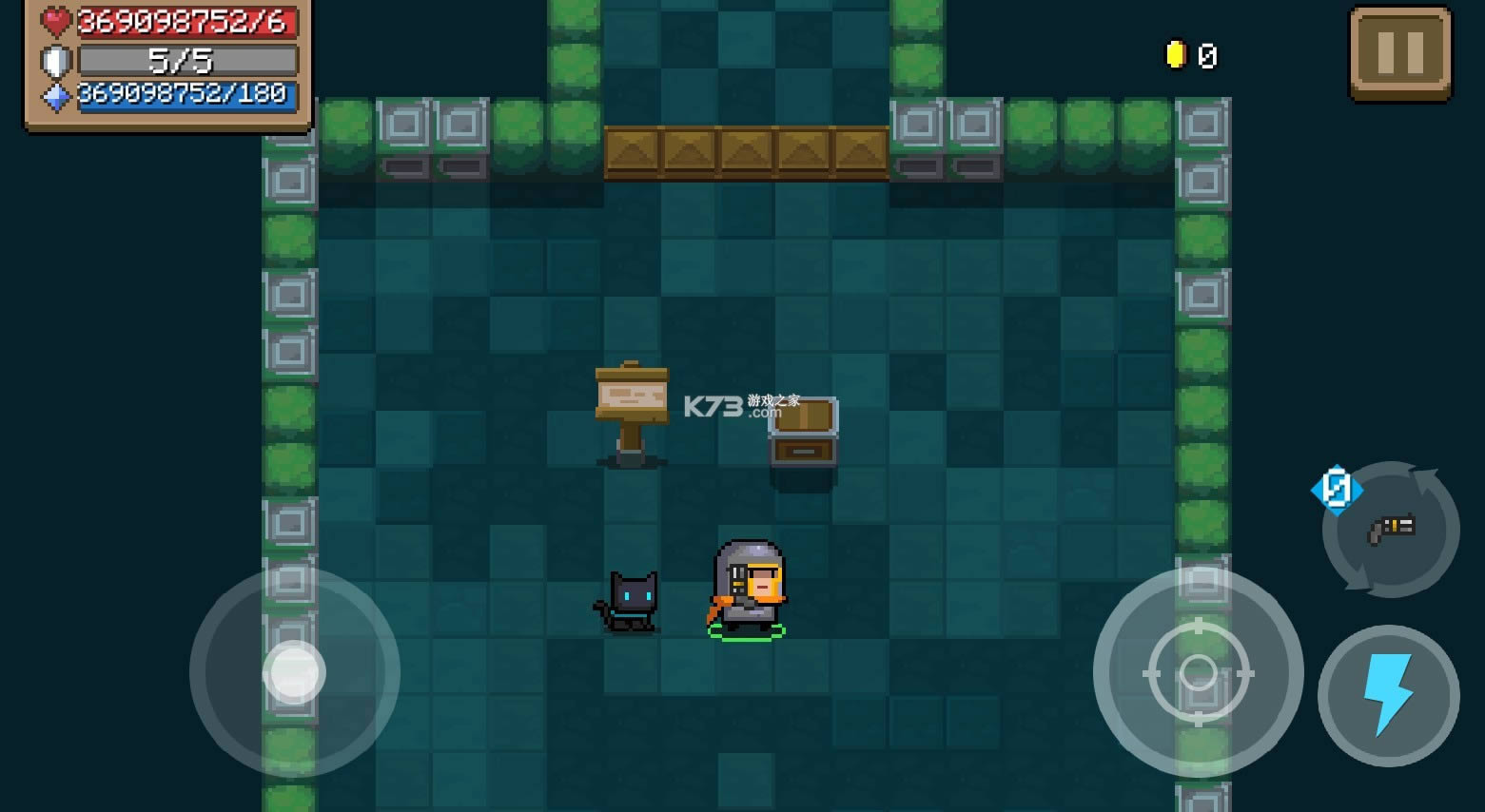Tap the wooden signpost
The image size is (1485, 812).
pyautogui.click(x=630, y=399)
